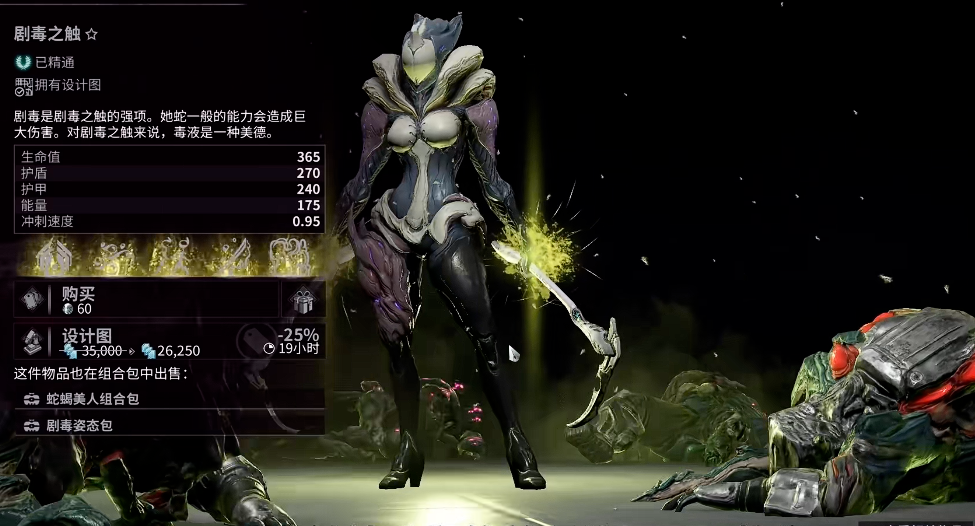
Task: Toggle the favorite star beside 剧毒之触
Action: [92, 34]
